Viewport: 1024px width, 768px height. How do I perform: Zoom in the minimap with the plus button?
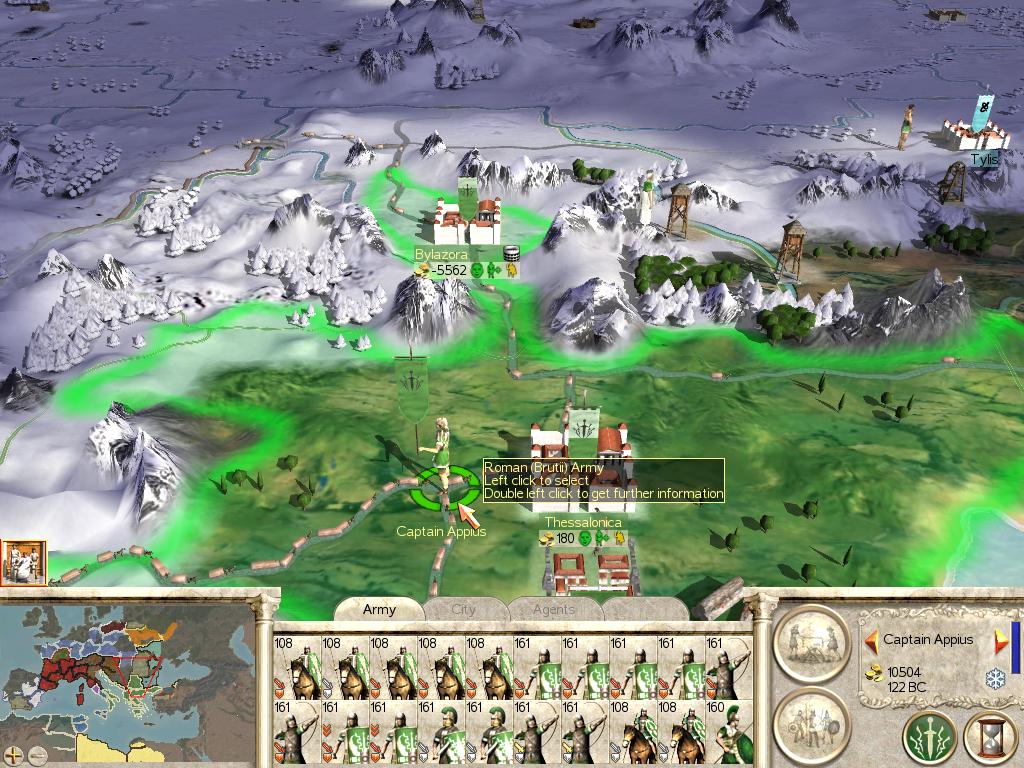[14, 754]
